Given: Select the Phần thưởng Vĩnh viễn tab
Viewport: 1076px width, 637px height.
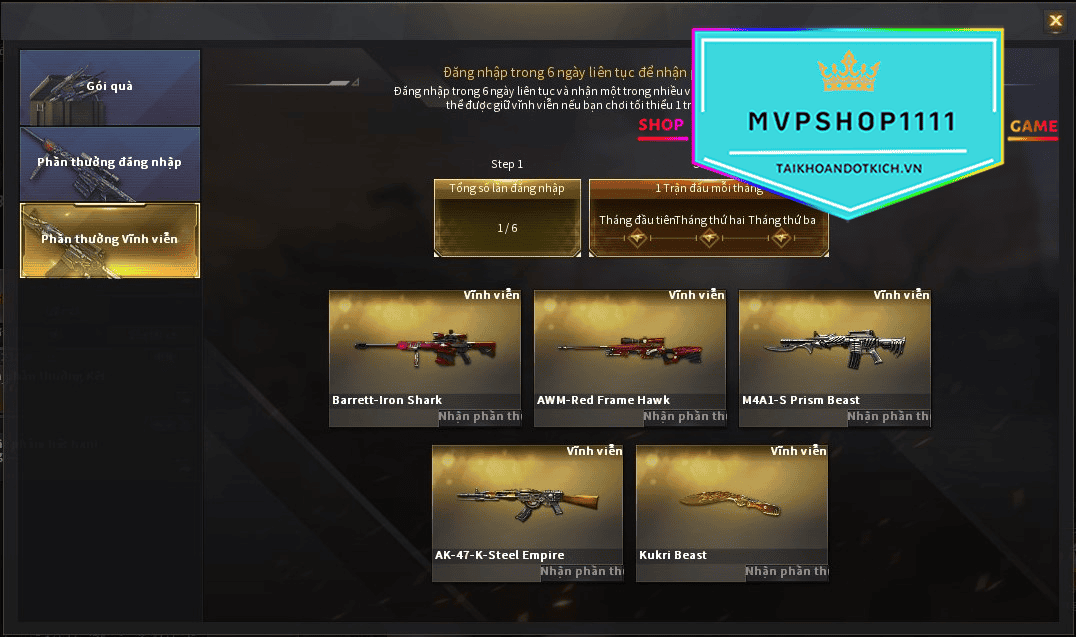Looking at the screenshot, I should tap(110, 240).
